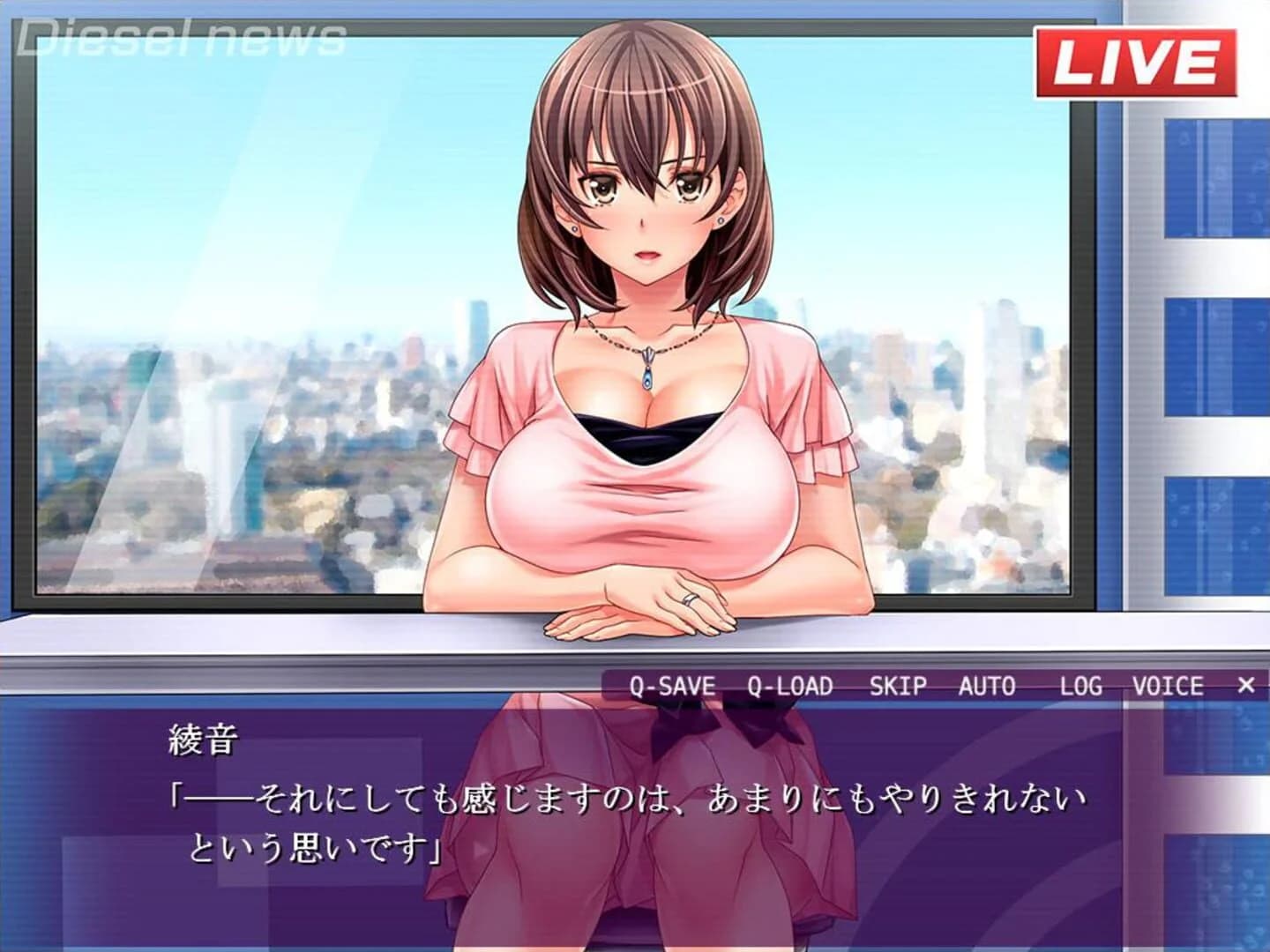Activate SKIP mode to fast-forward dialogue

point(898,685)
